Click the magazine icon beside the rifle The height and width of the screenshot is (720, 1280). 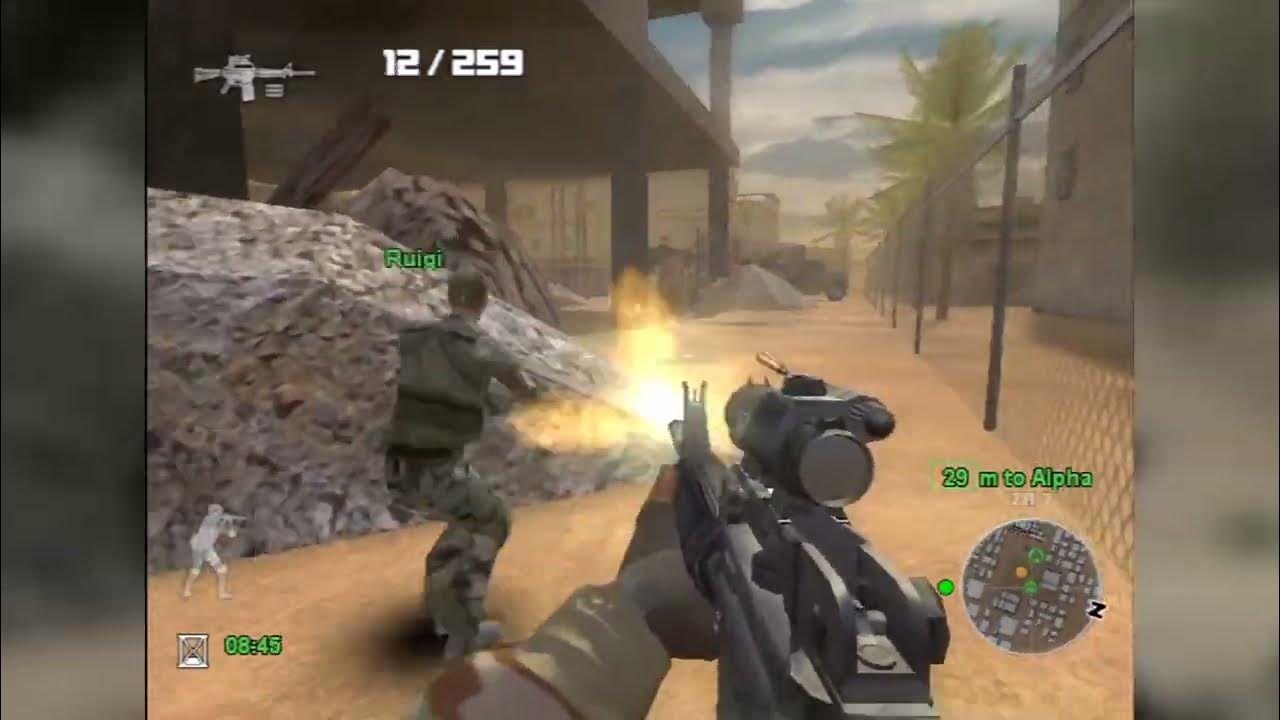274,90
